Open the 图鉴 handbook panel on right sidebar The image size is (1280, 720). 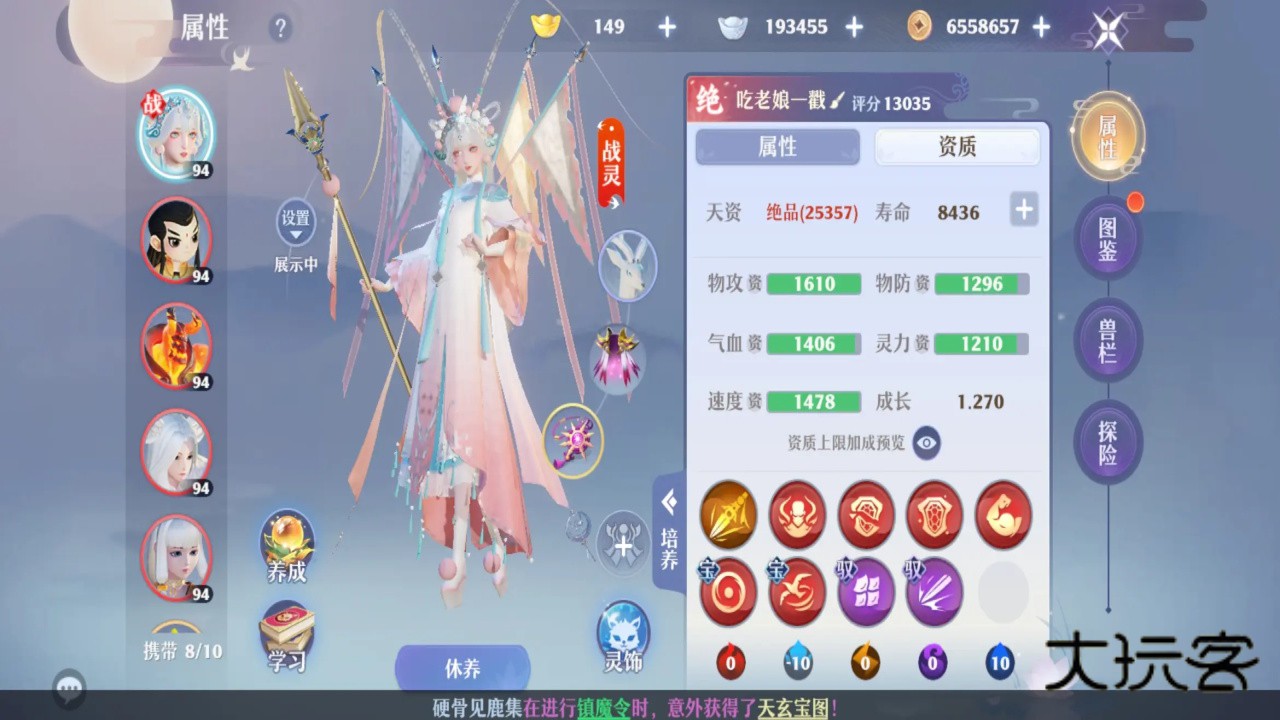coord(1107,239)
